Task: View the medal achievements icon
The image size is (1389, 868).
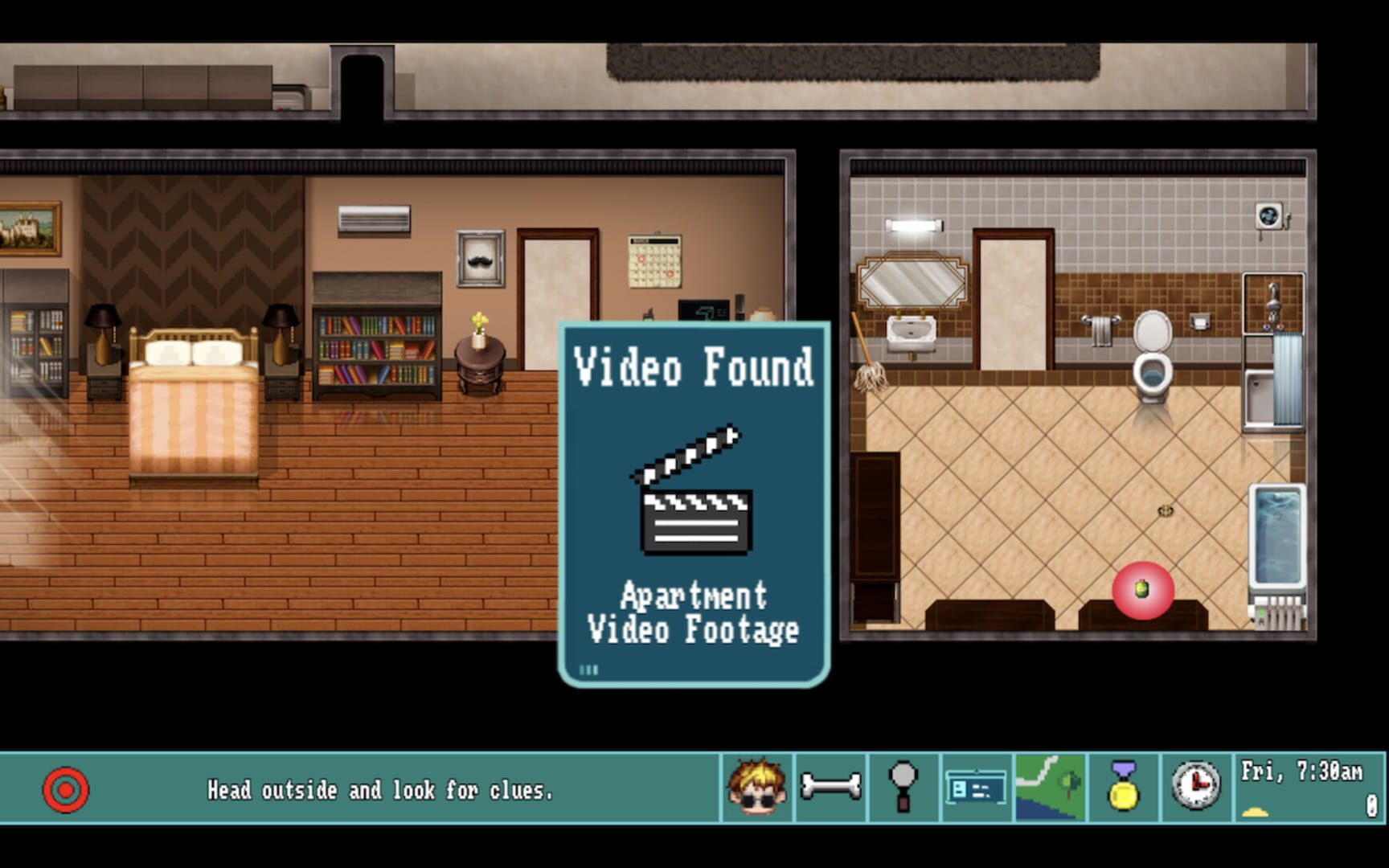Action: (1123, 788)
